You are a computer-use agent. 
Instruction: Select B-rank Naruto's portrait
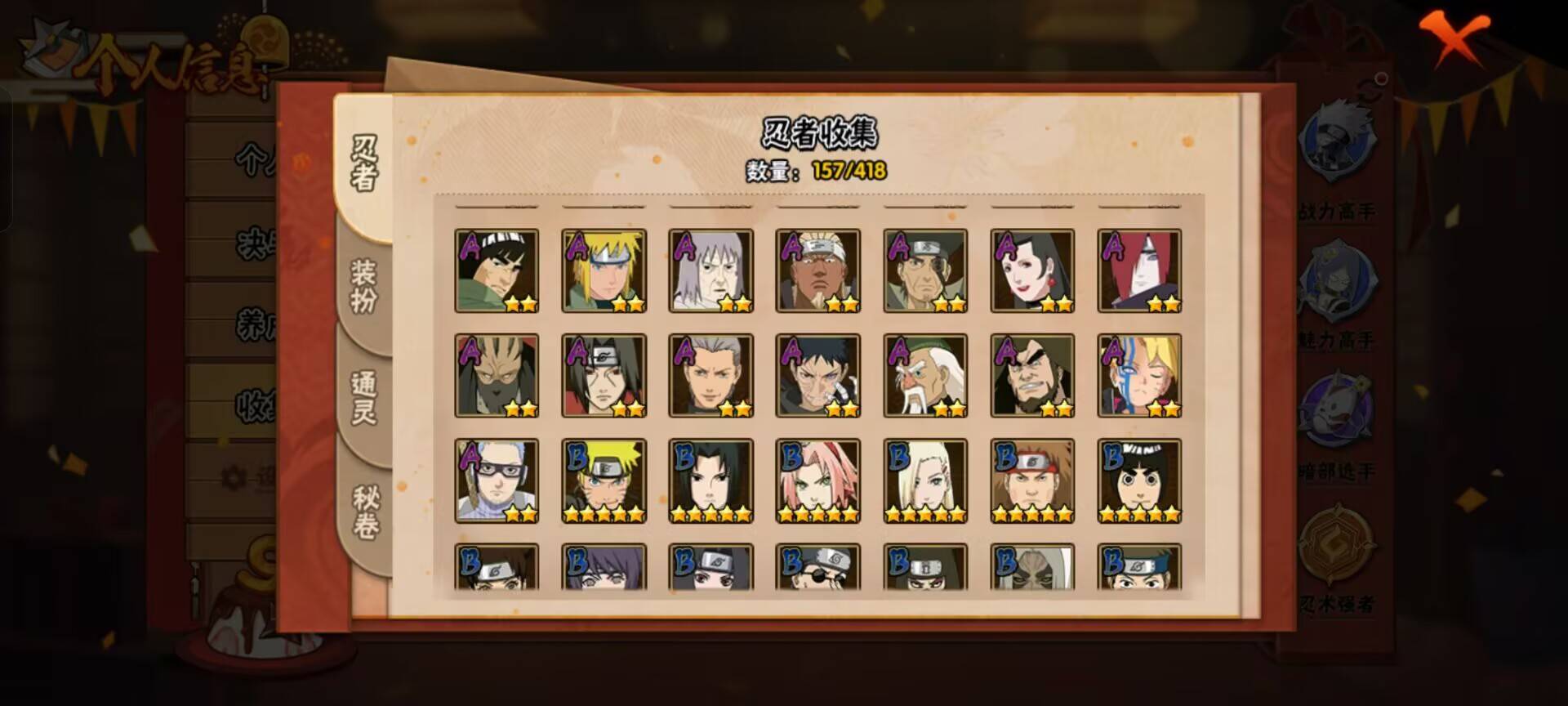click(x=604, y=480)
